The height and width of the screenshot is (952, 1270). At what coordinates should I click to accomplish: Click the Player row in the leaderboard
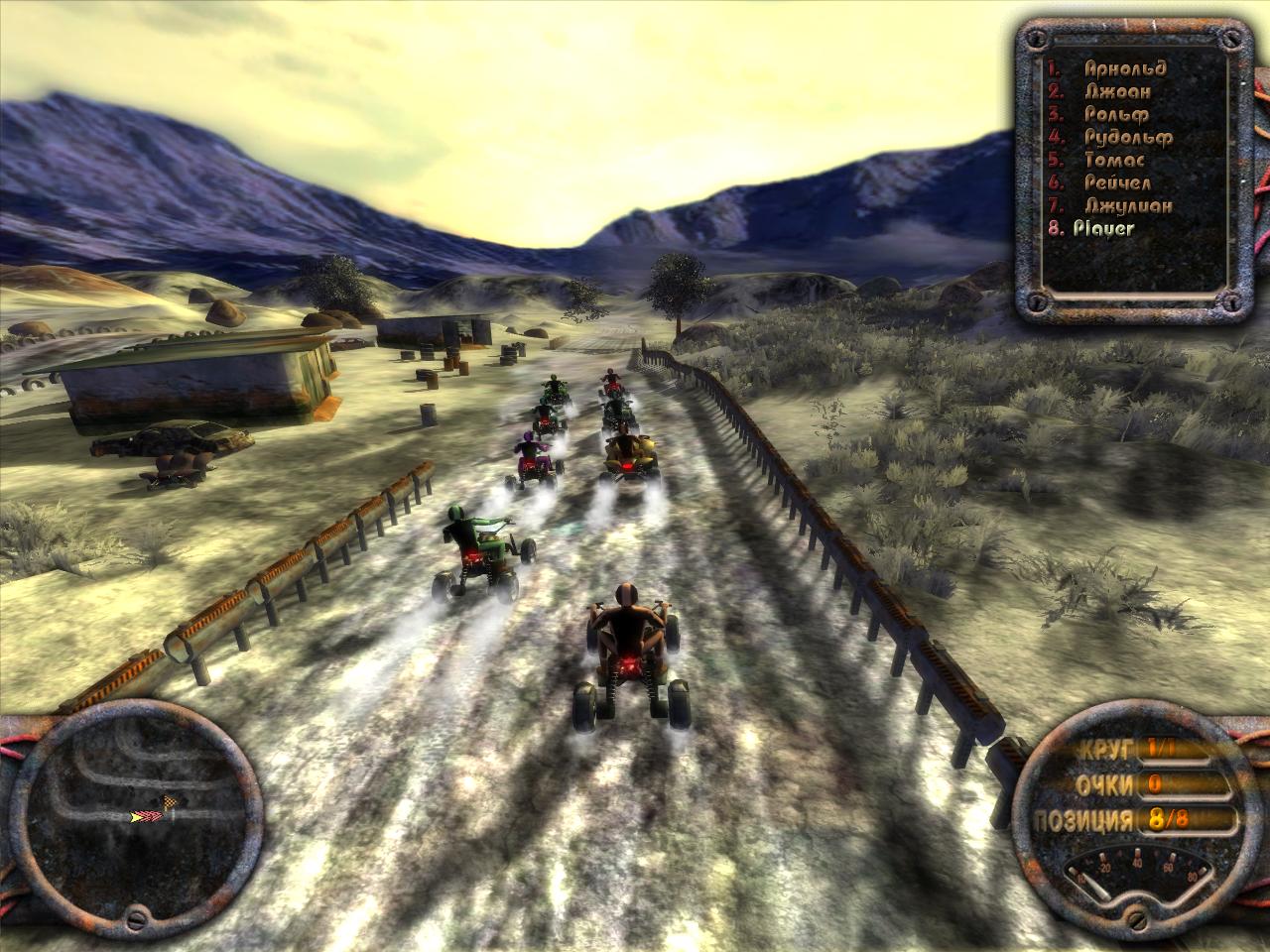pos(1103,229)
